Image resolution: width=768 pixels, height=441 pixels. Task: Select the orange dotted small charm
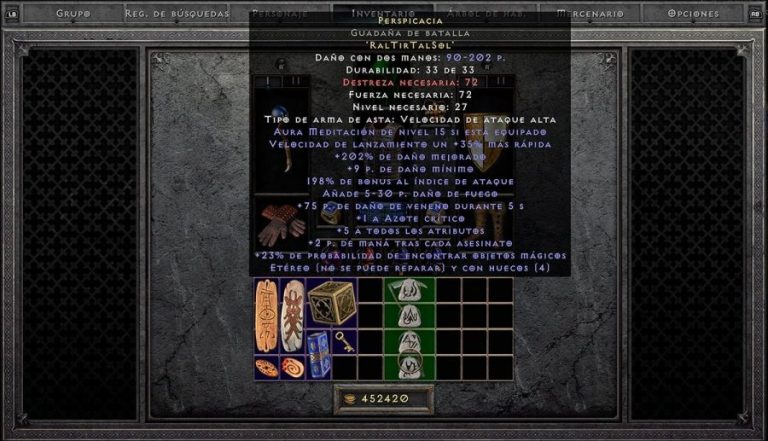click(x=267, y=367)
